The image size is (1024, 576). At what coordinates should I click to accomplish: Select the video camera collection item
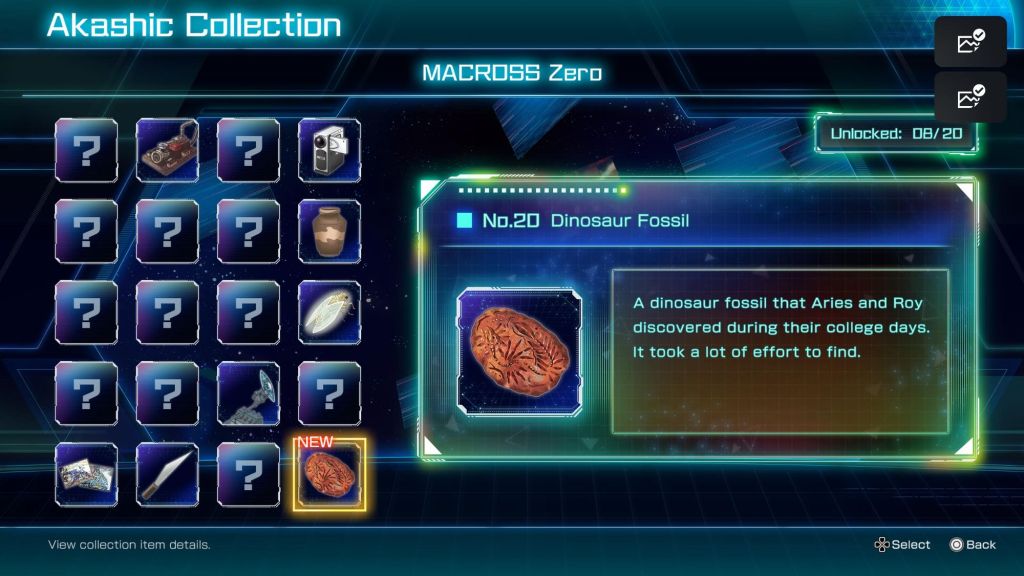[x=329, y=150]
